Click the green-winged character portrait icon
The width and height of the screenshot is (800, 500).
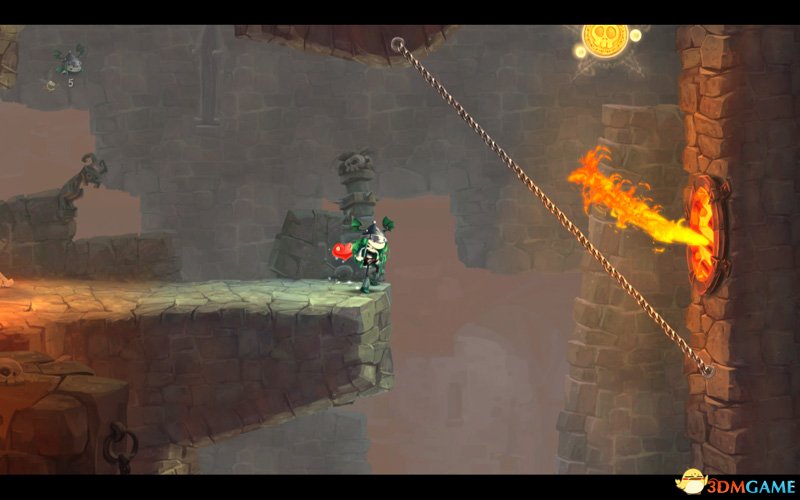(68, 61)
